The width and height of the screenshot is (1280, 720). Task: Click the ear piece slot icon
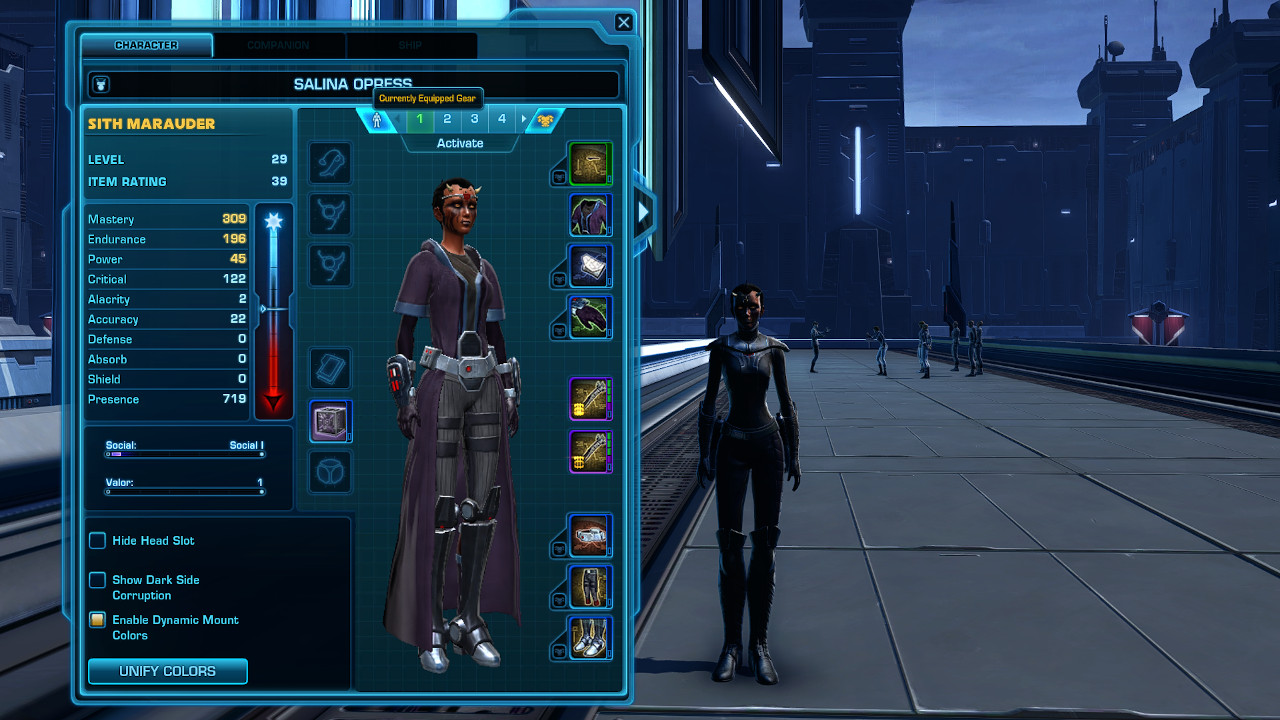point(330,163)
